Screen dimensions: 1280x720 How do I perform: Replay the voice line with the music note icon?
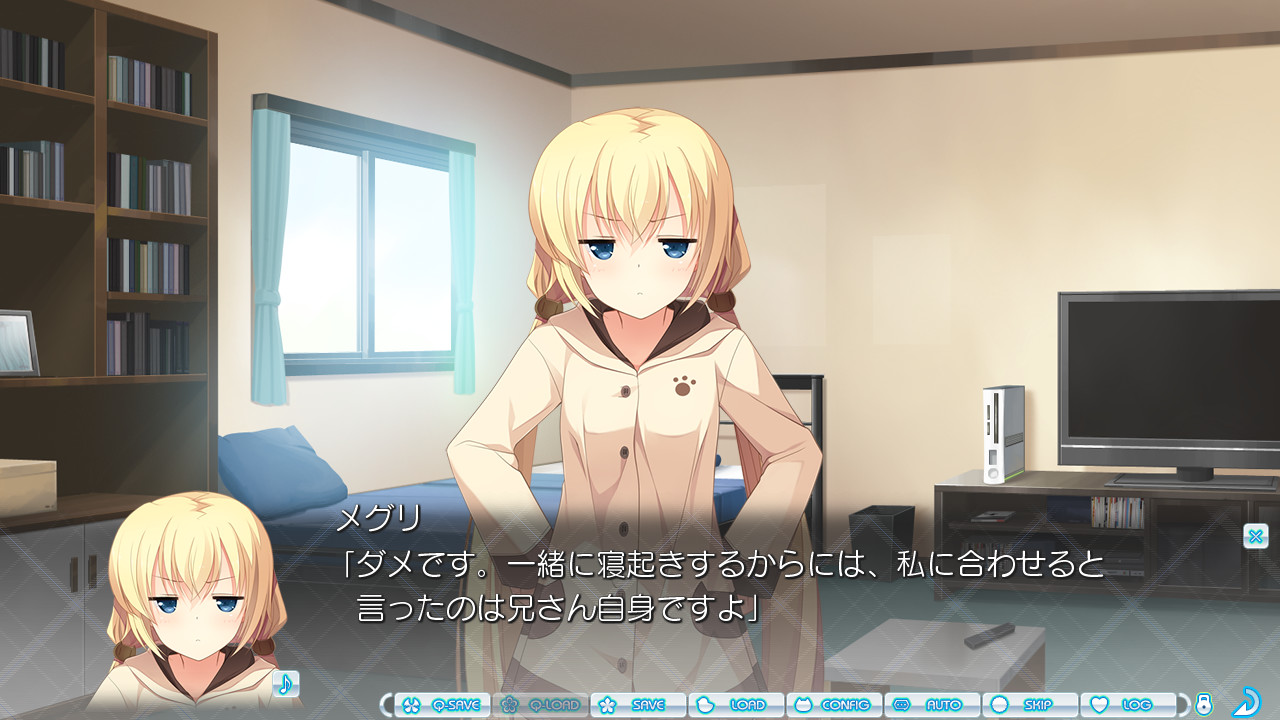288,683
